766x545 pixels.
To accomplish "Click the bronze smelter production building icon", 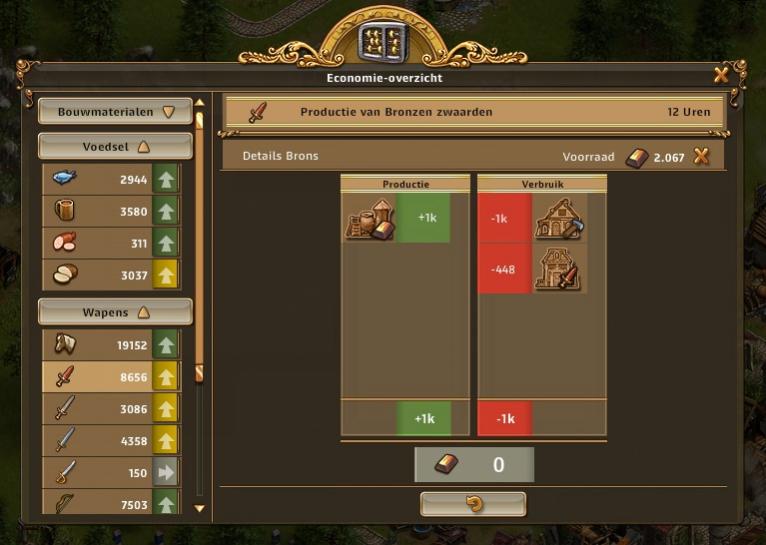I will [368, 219].
